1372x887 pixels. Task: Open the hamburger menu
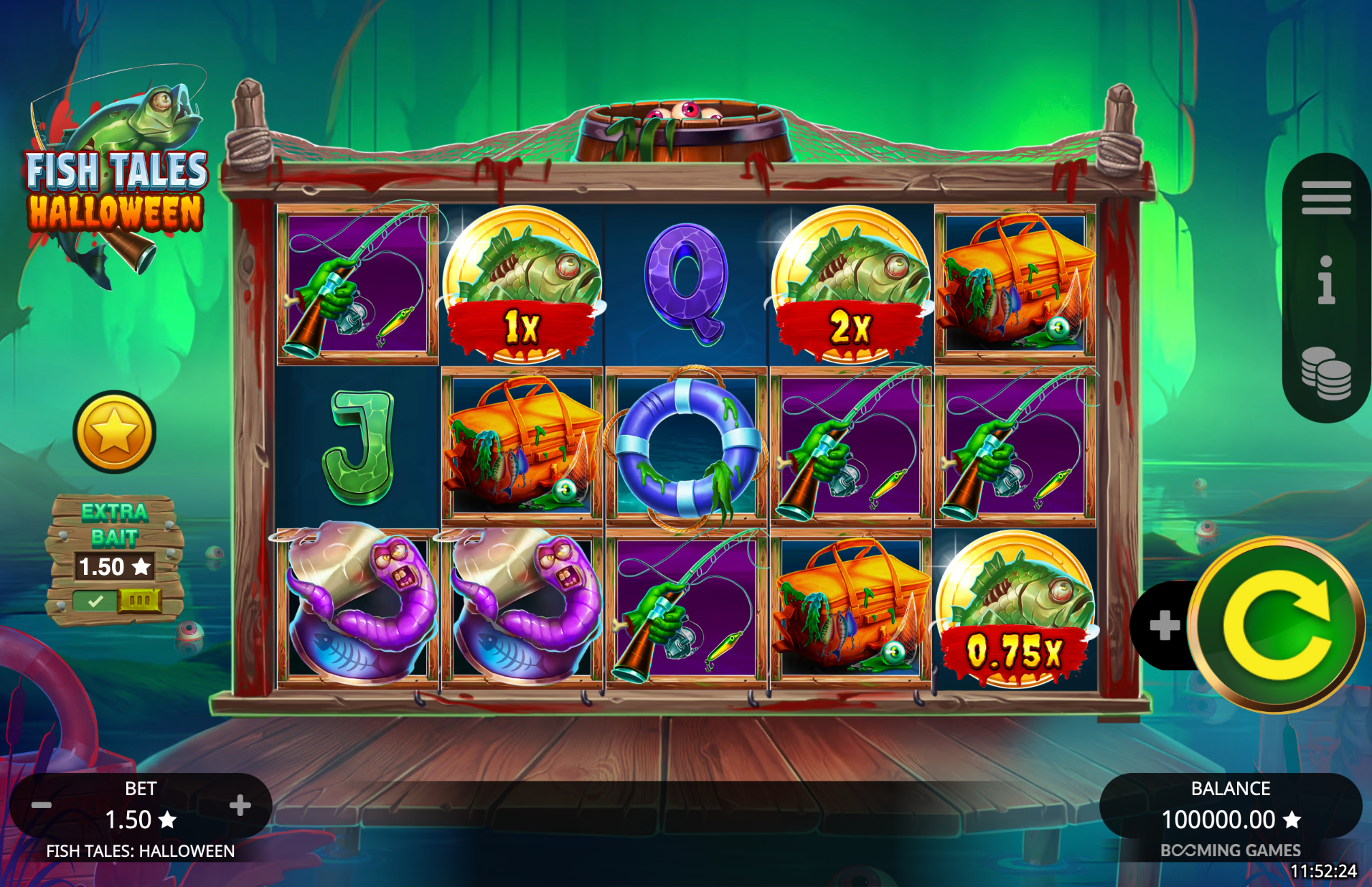1326,198
